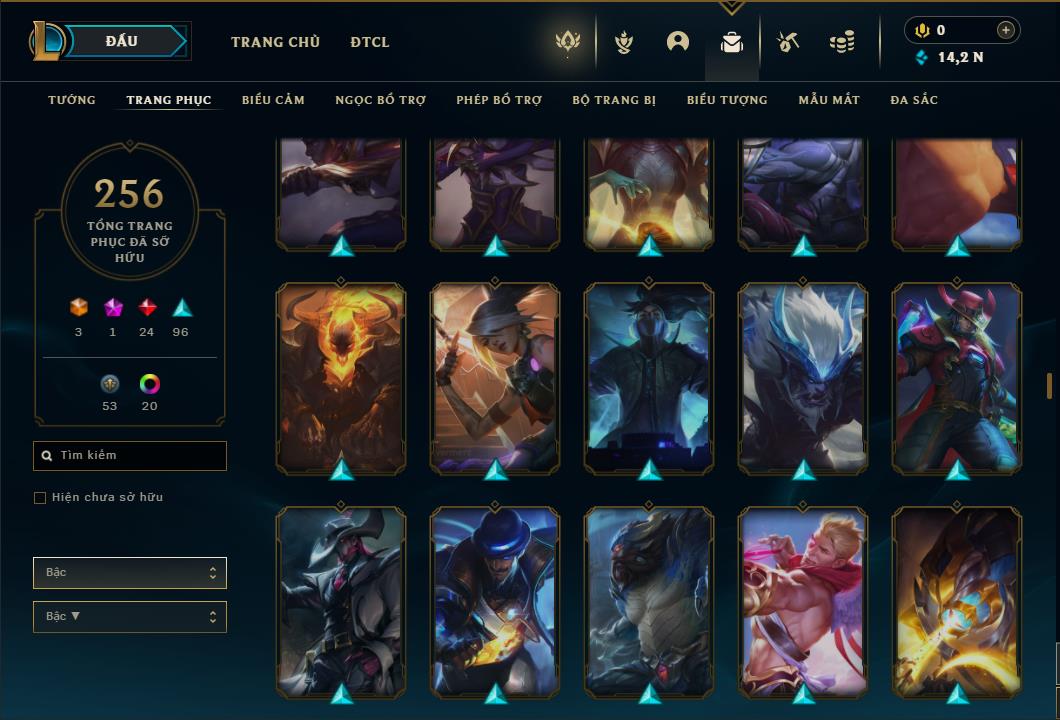Open the ĐTCL menu entry
The width and height of the screenshot is (1060, 720).
pos(370,42)
